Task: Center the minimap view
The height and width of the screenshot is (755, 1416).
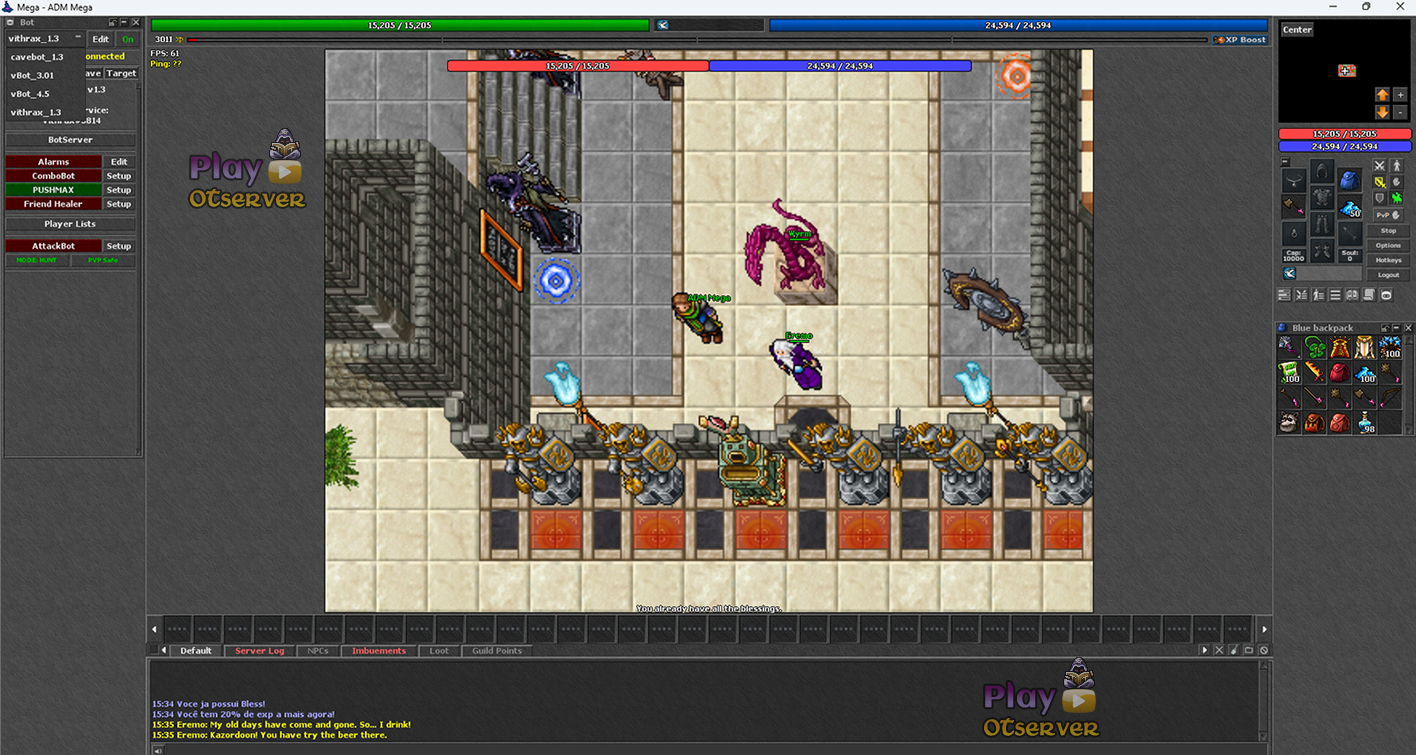Action: pos(1297,30)
